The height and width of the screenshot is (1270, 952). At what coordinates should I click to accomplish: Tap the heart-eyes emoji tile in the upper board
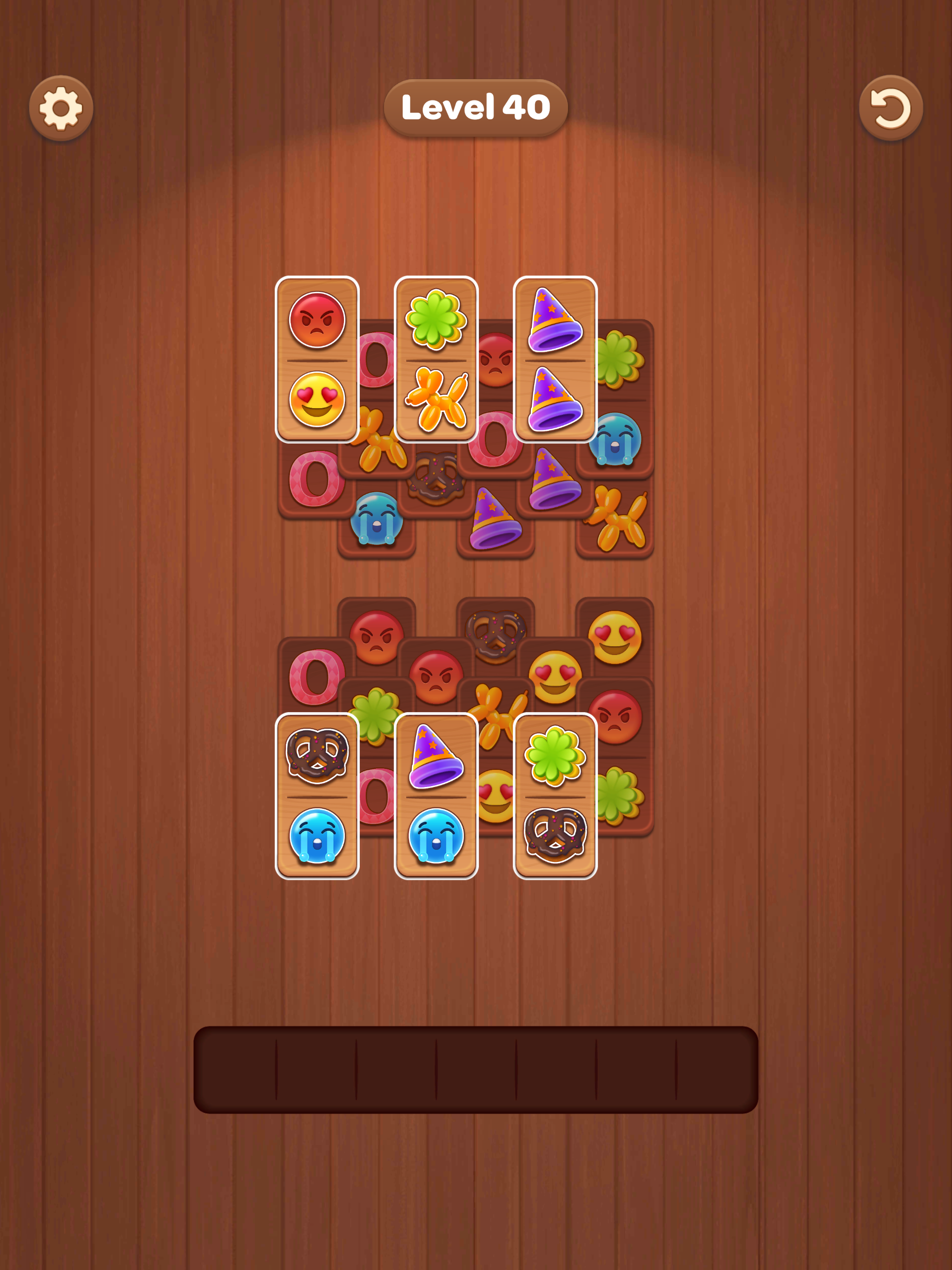click(x=317, y=402)
